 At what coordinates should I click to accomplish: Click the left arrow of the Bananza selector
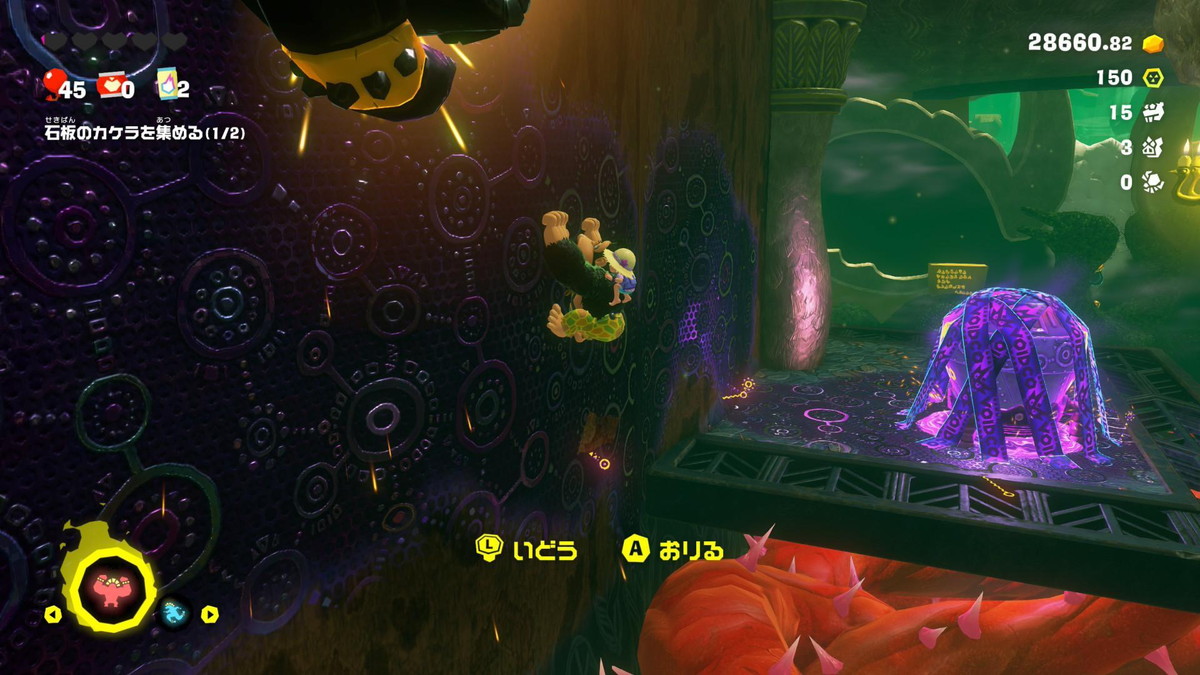(x=52, y=615)
